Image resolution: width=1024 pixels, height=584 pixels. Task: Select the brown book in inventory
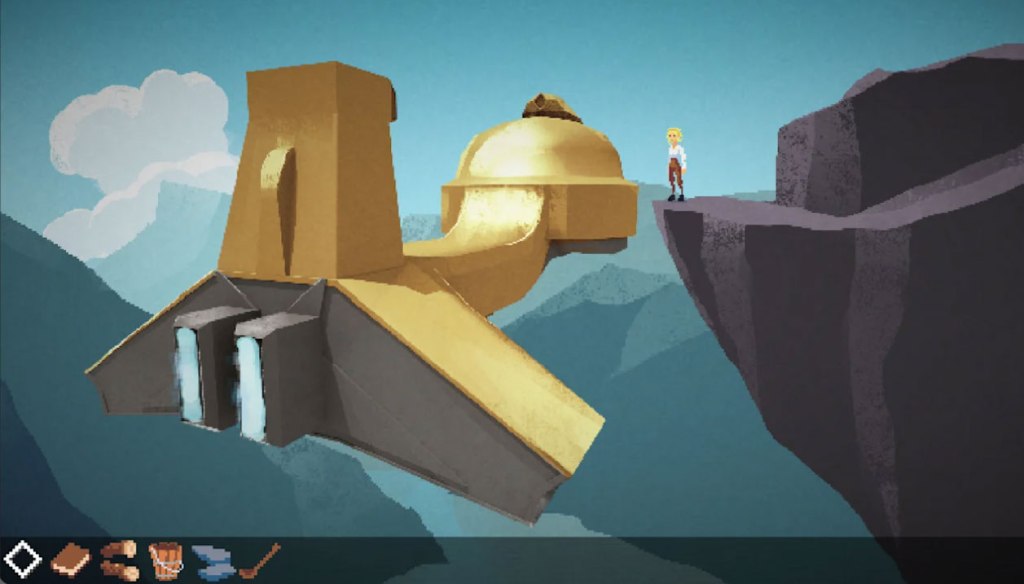pos(70,559)
